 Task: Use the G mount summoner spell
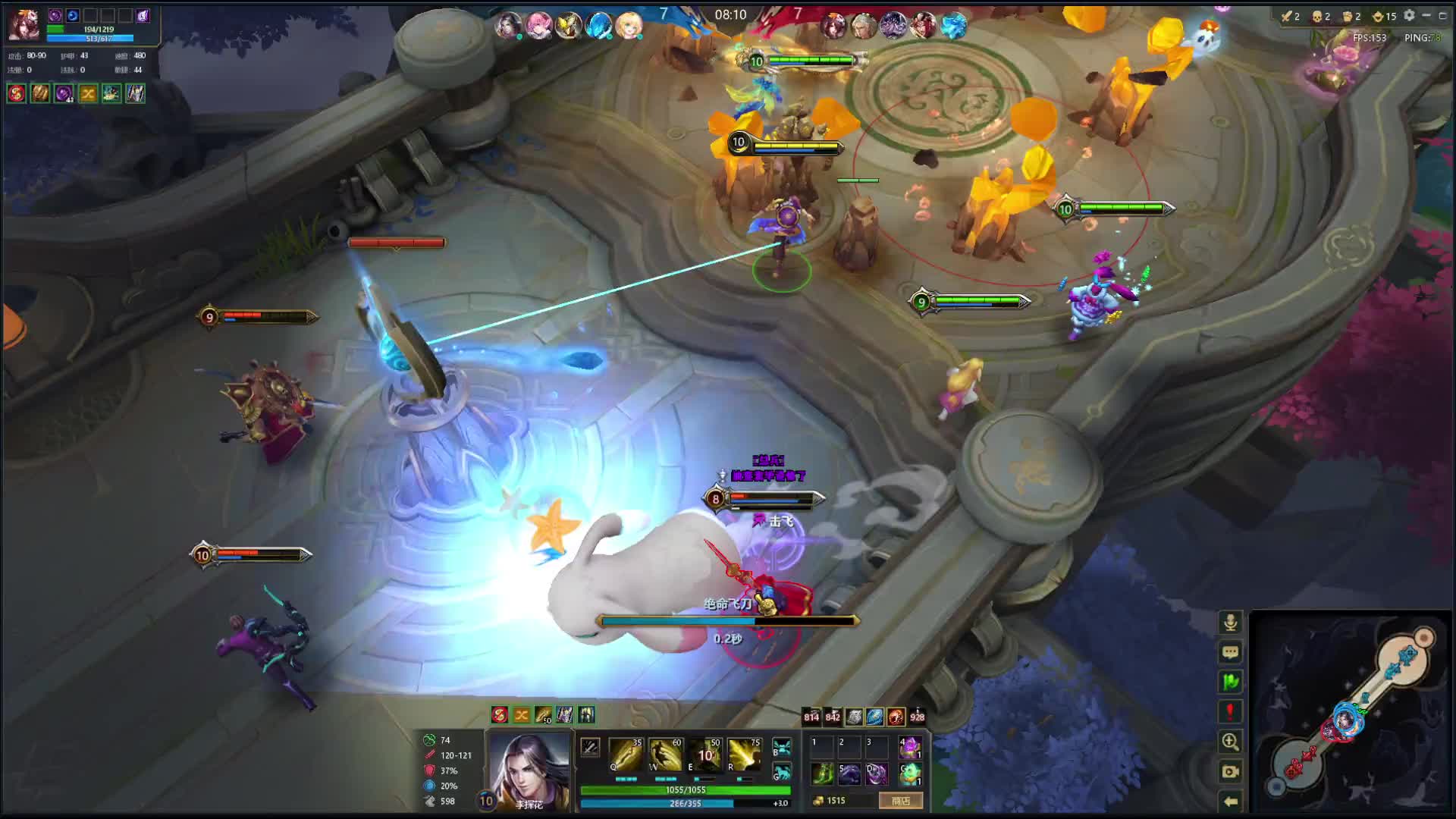coord(782,772)
